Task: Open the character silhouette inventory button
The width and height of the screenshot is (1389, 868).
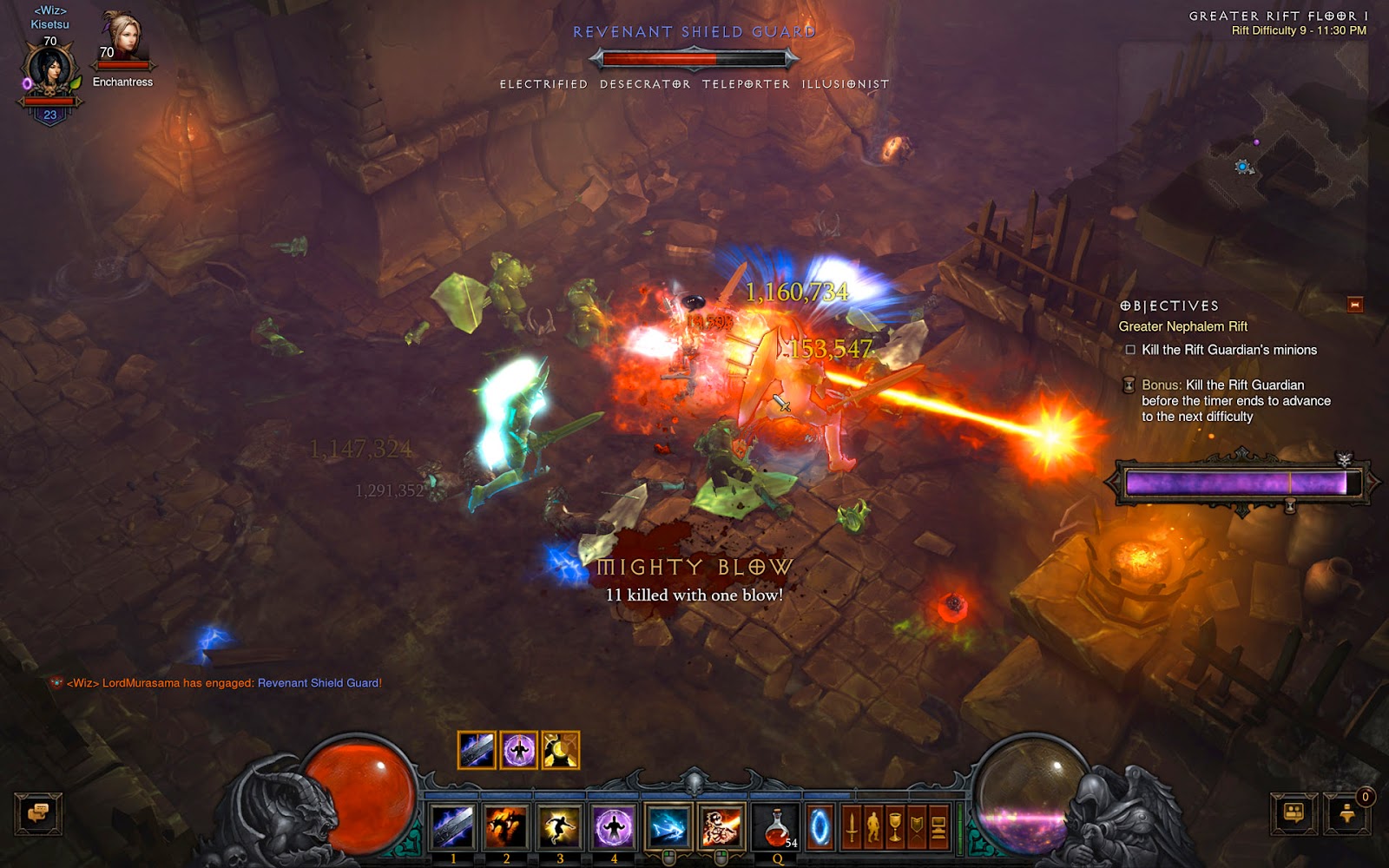Action: 873,827
